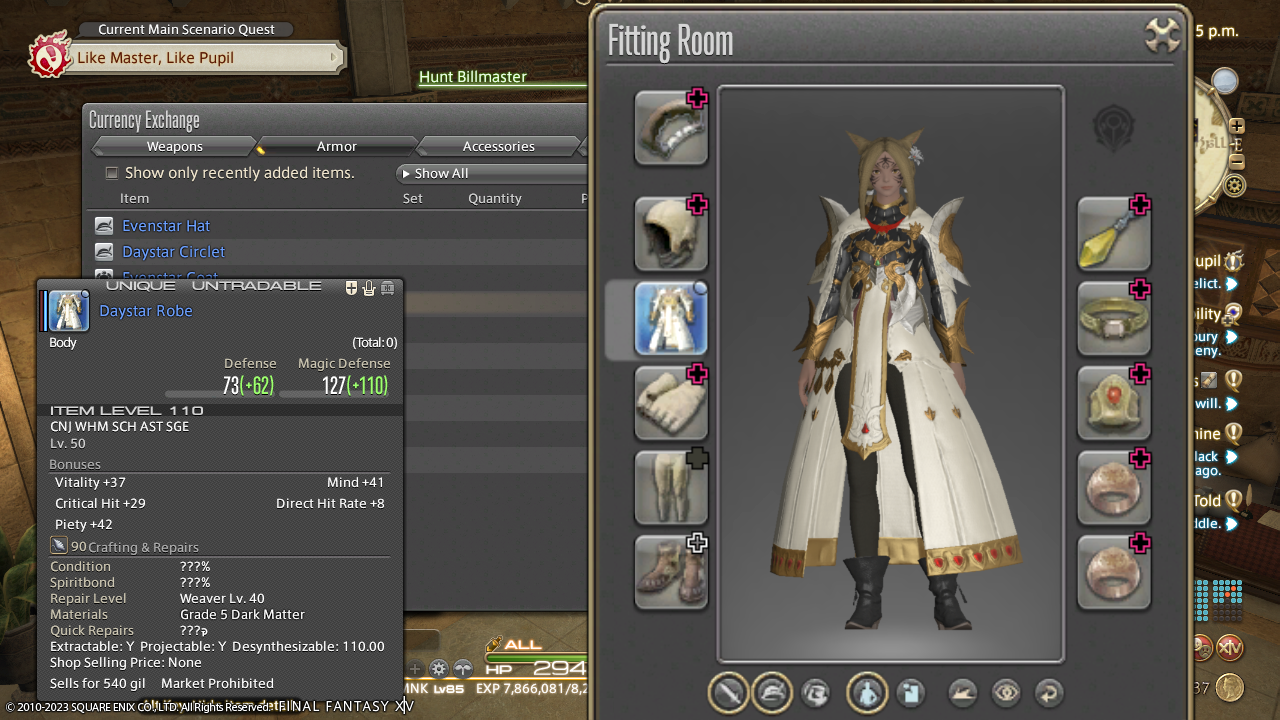The image size is (1280, 720).
Task: Toggle weapon display sword button
Action: click(x=729, y=693)
